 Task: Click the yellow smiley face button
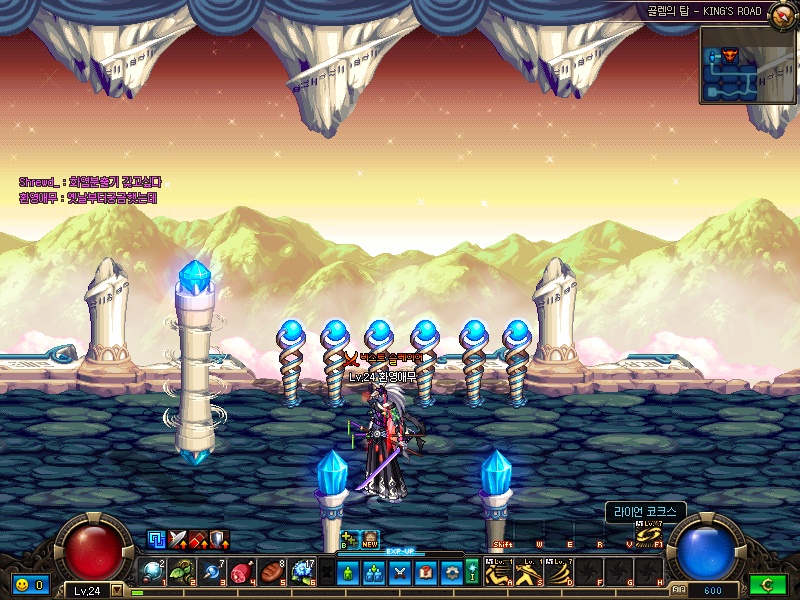click(21, 583)
